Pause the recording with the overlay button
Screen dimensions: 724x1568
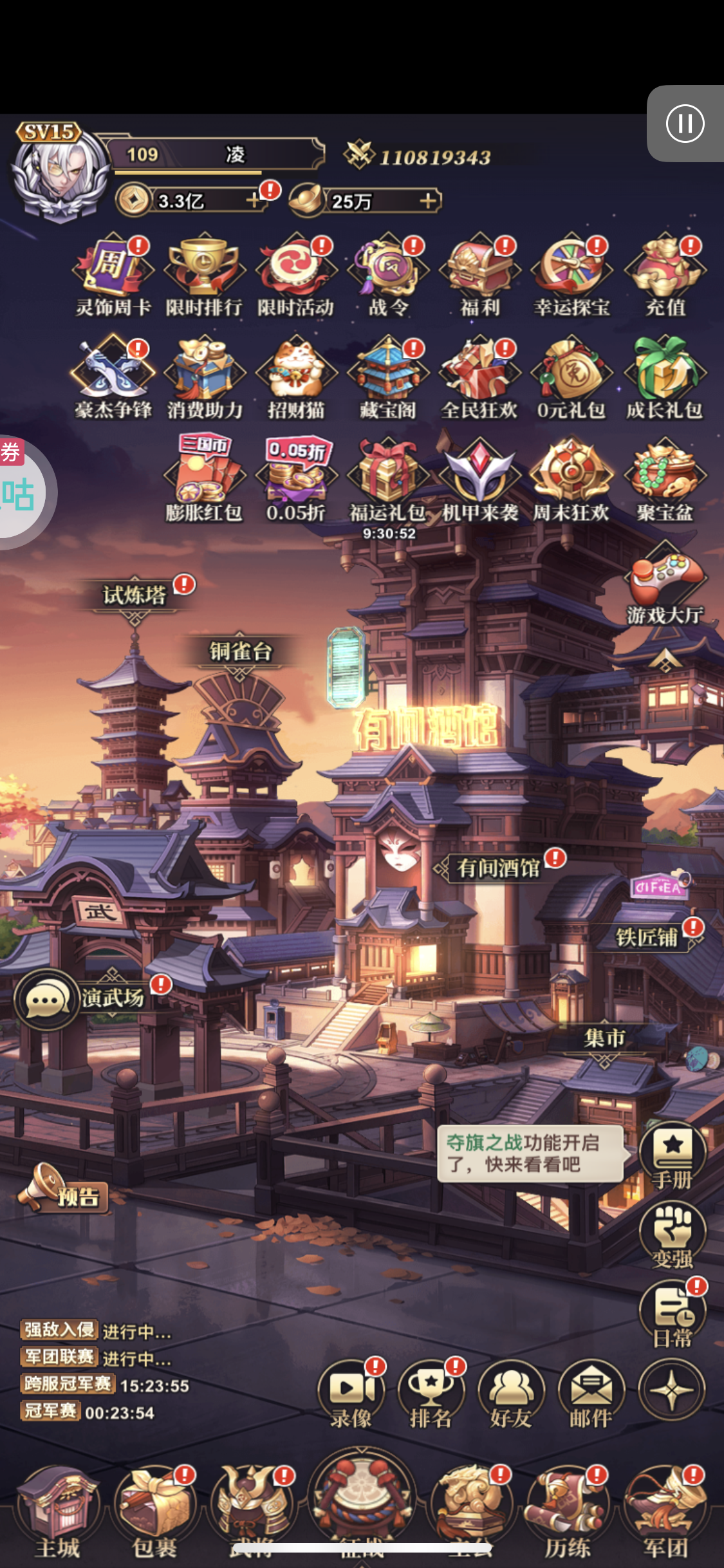click(685, 124)
